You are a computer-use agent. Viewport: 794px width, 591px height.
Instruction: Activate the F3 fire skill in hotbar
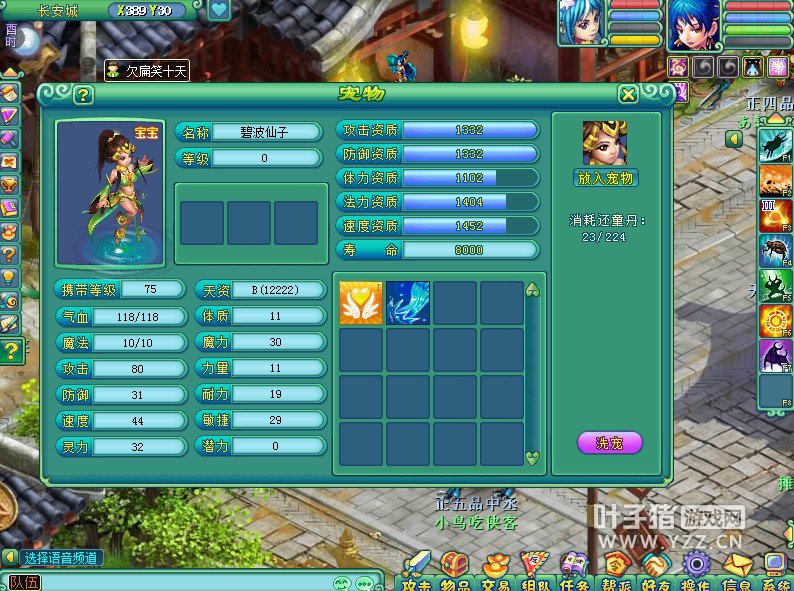(x=776, y=215)
